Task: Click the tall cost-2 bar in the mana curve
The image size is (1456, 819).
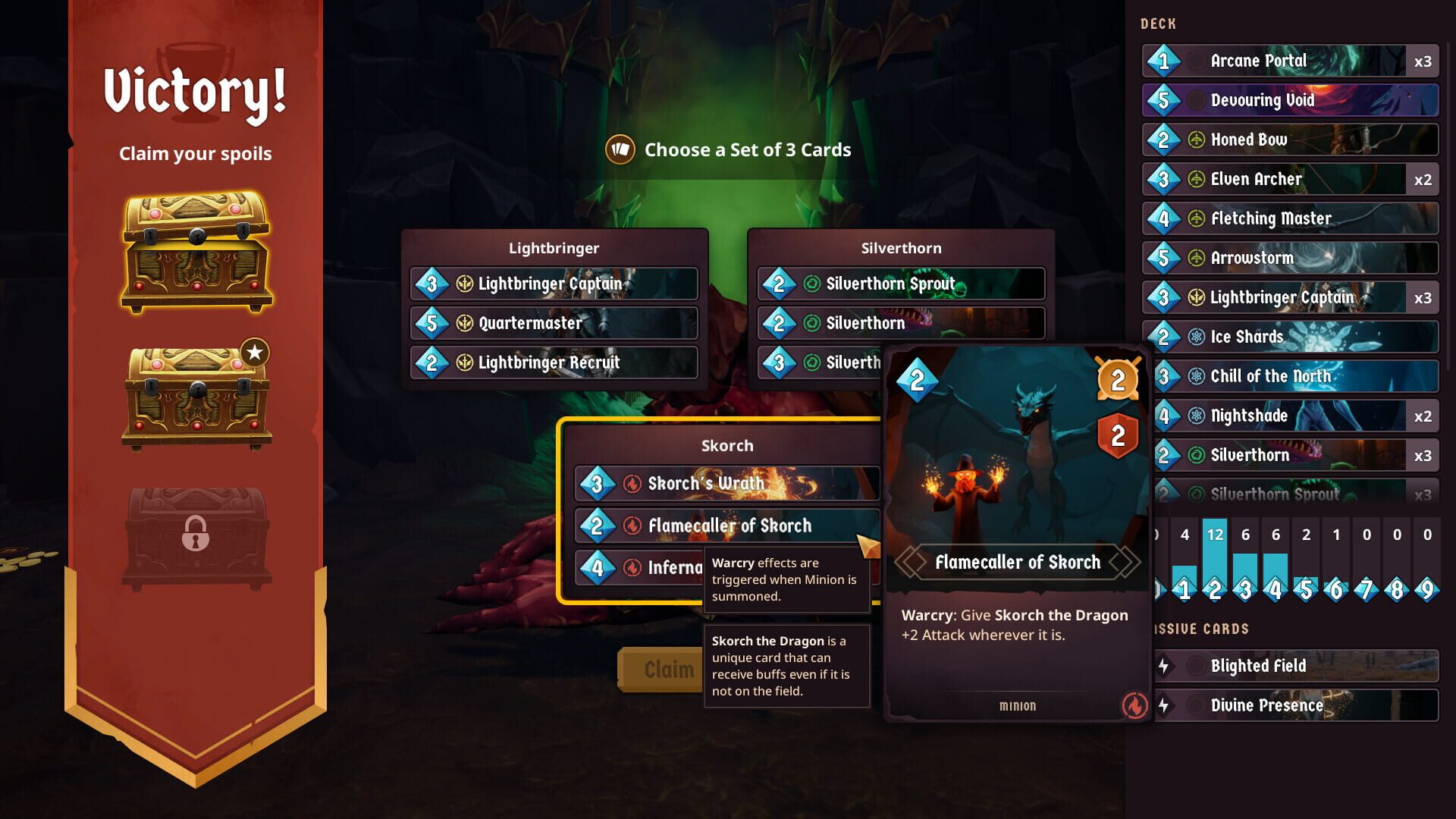Action: tap(1215, 554)
